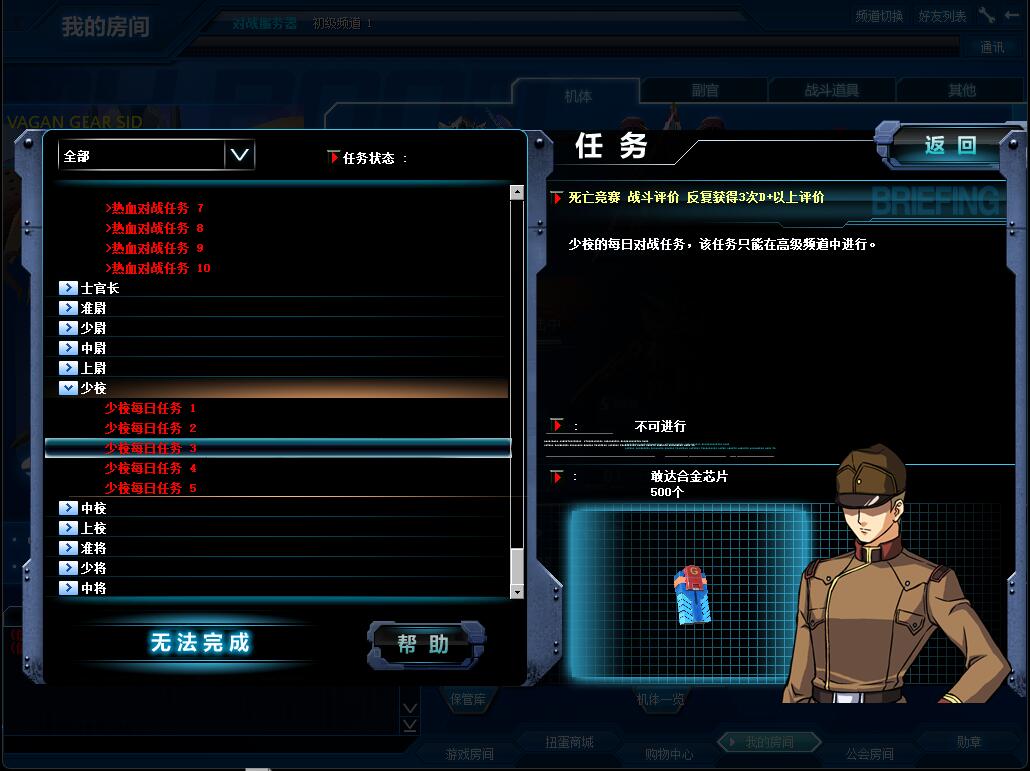1030x771 pixels.
Task: Open the 好友列表 friends list
Action: click(x=942, y=16)
